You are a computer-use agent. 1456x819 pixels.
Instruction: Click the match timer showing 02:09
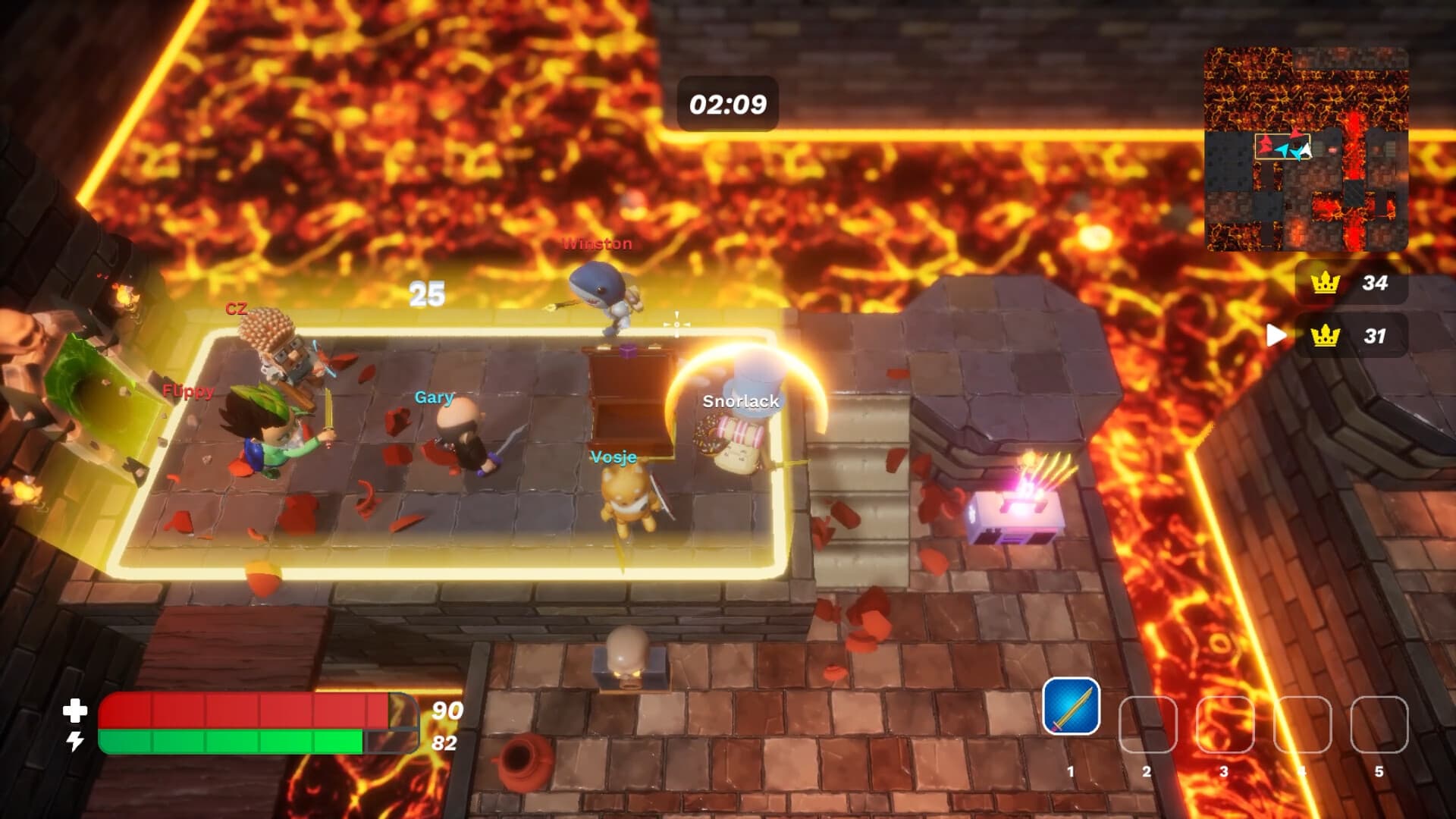pos(727,103)
